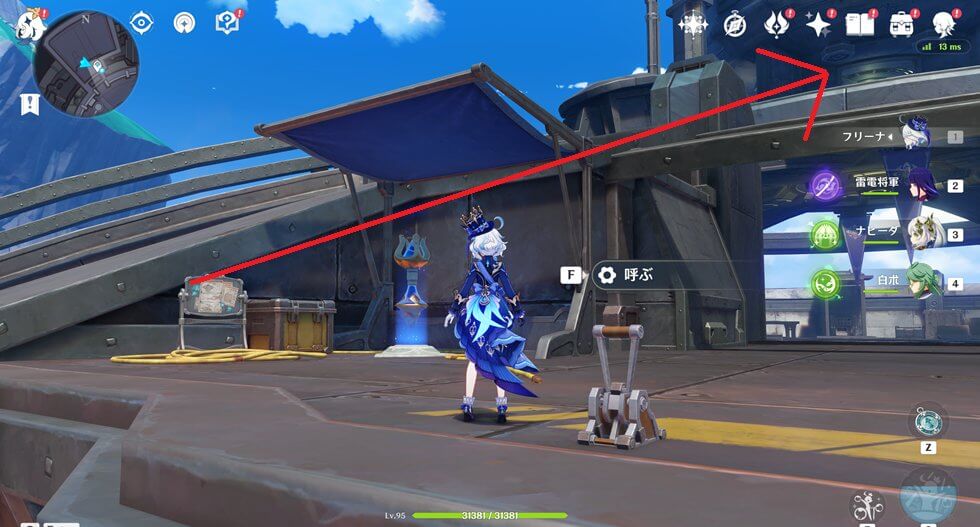Open the quest log banner icon
This screenshot has height=527, width=980.
tap(28, 103)
